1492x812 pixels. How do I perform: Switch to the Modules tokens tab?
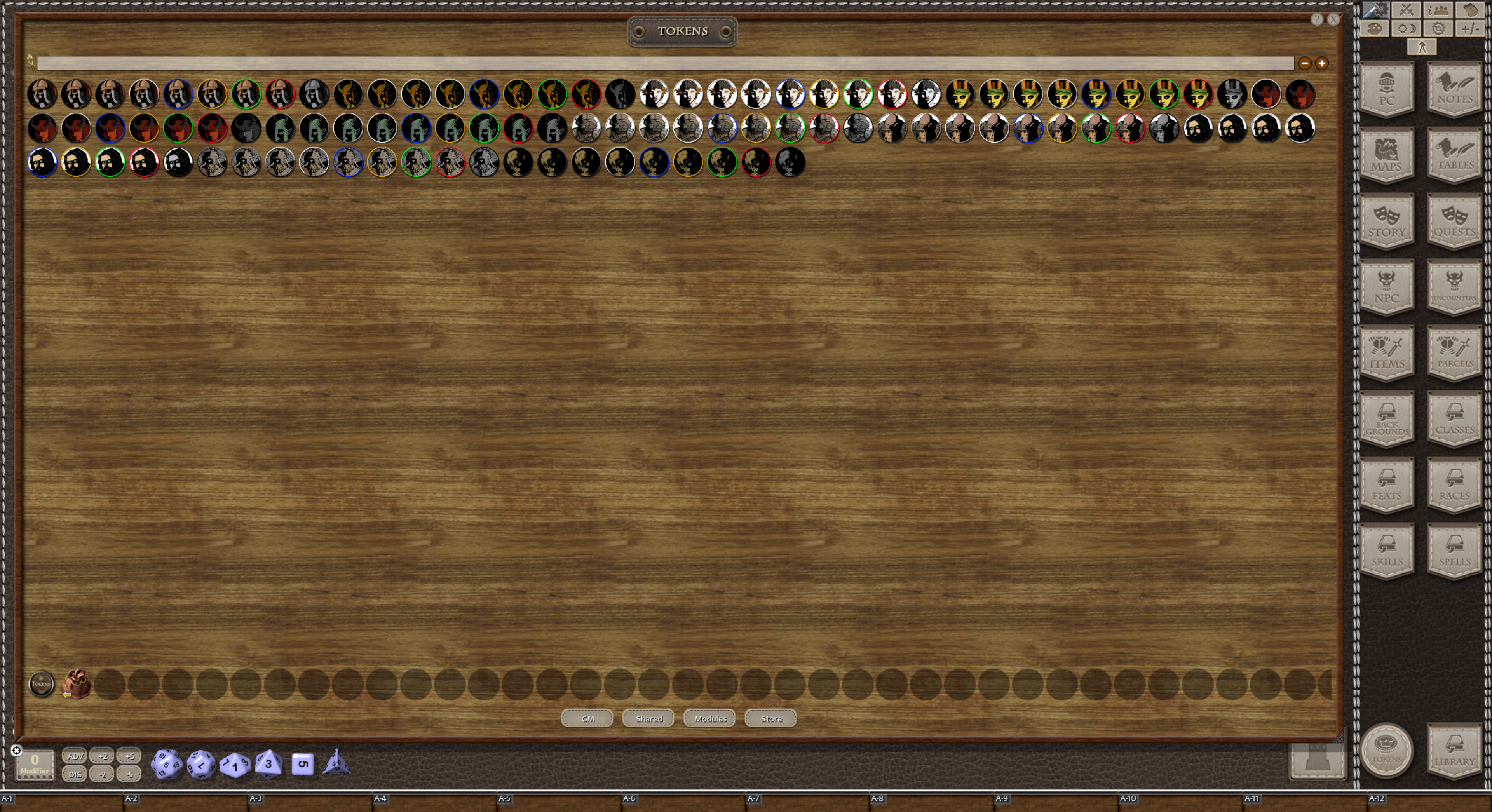click(709, 718)
